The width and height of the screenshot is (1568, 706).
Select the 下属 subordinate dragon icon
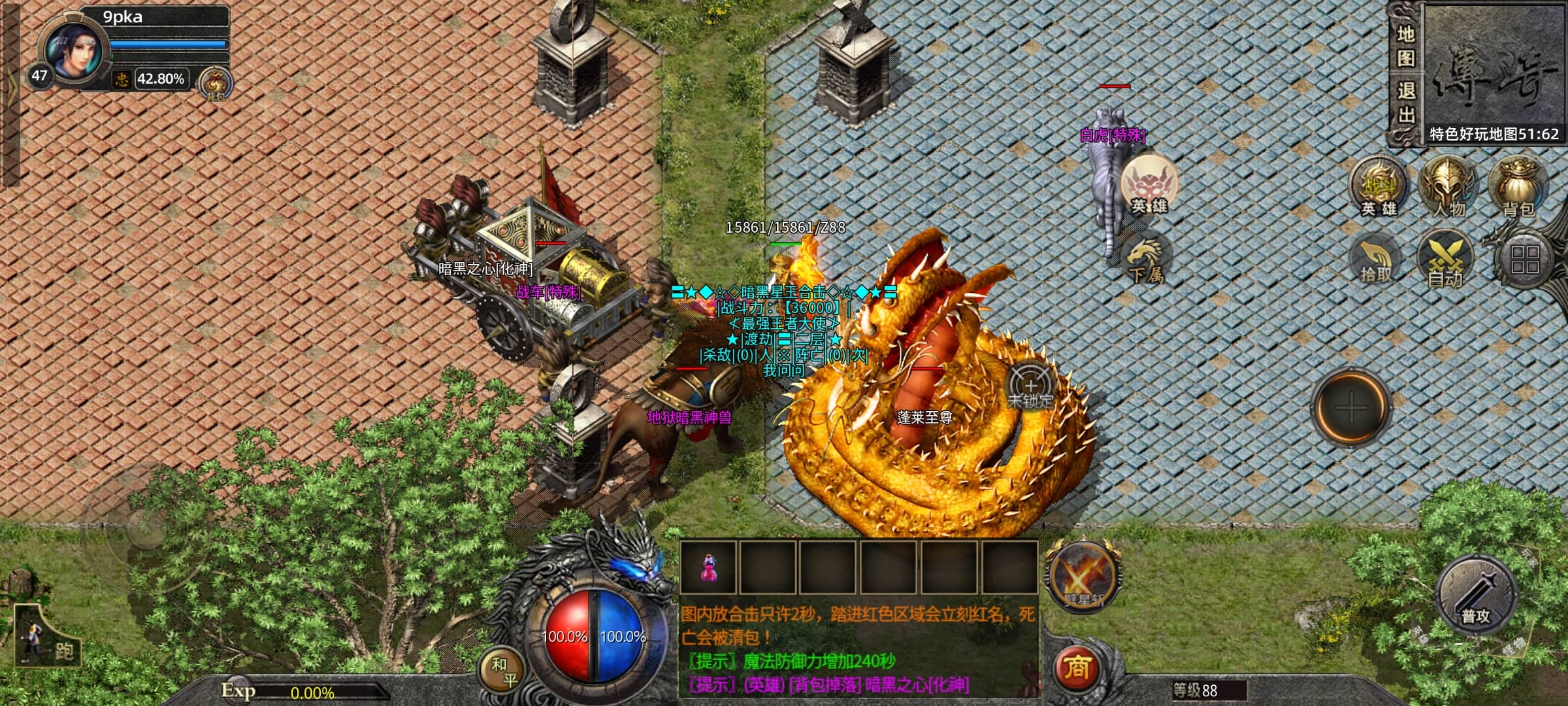coord(1146,260)
